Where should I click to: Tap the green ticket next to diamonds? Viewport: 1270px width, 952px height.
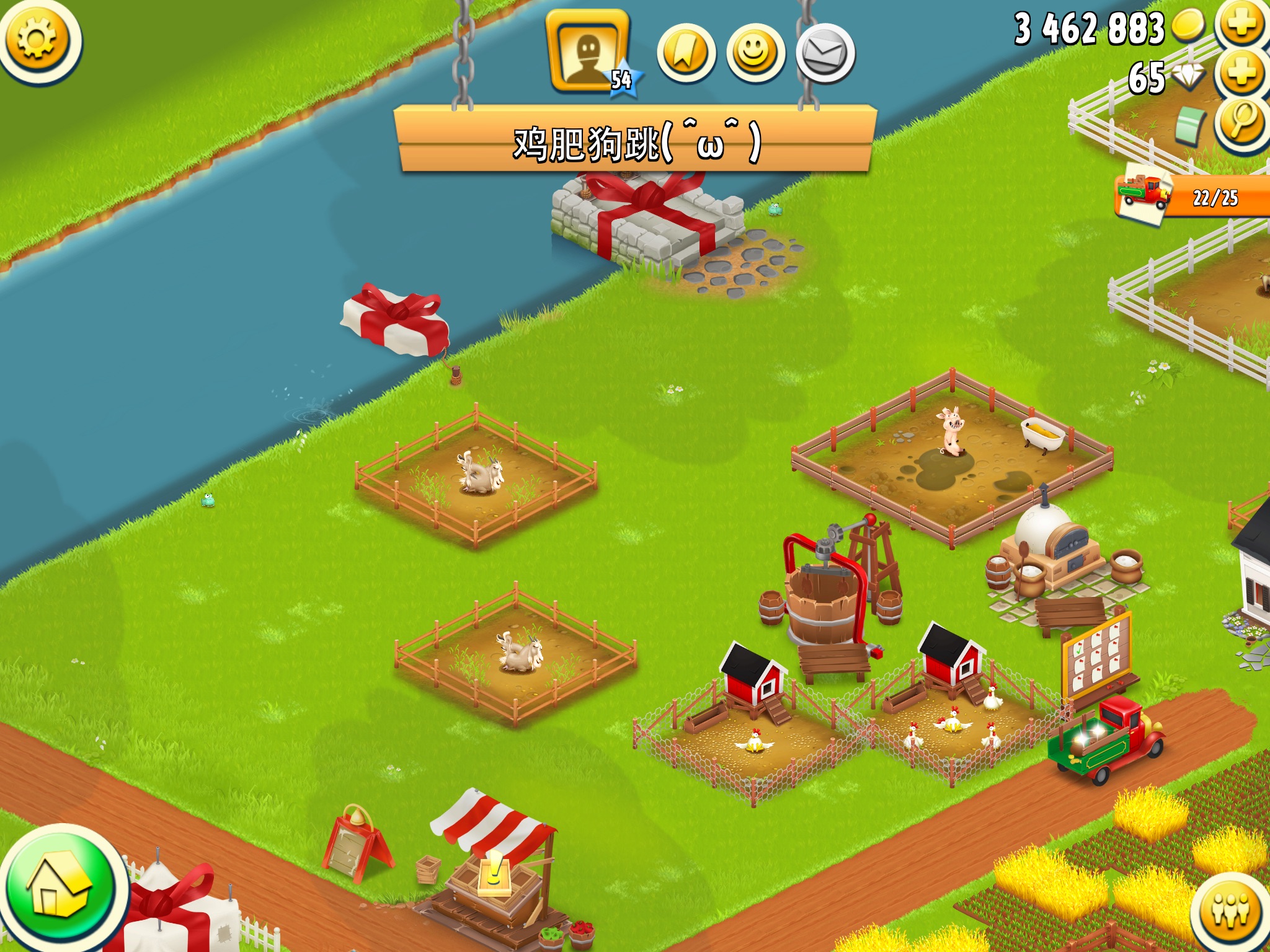click(1191, 124)
